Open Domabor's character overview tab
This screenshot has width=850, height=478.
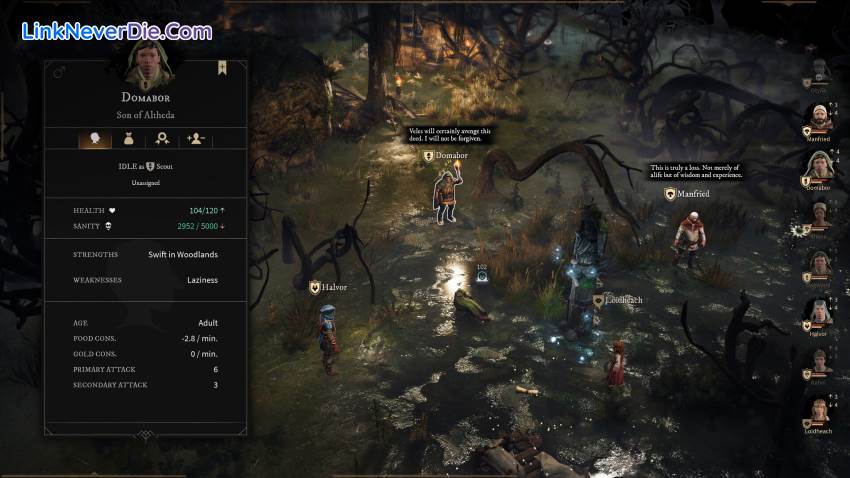[95, 139]
